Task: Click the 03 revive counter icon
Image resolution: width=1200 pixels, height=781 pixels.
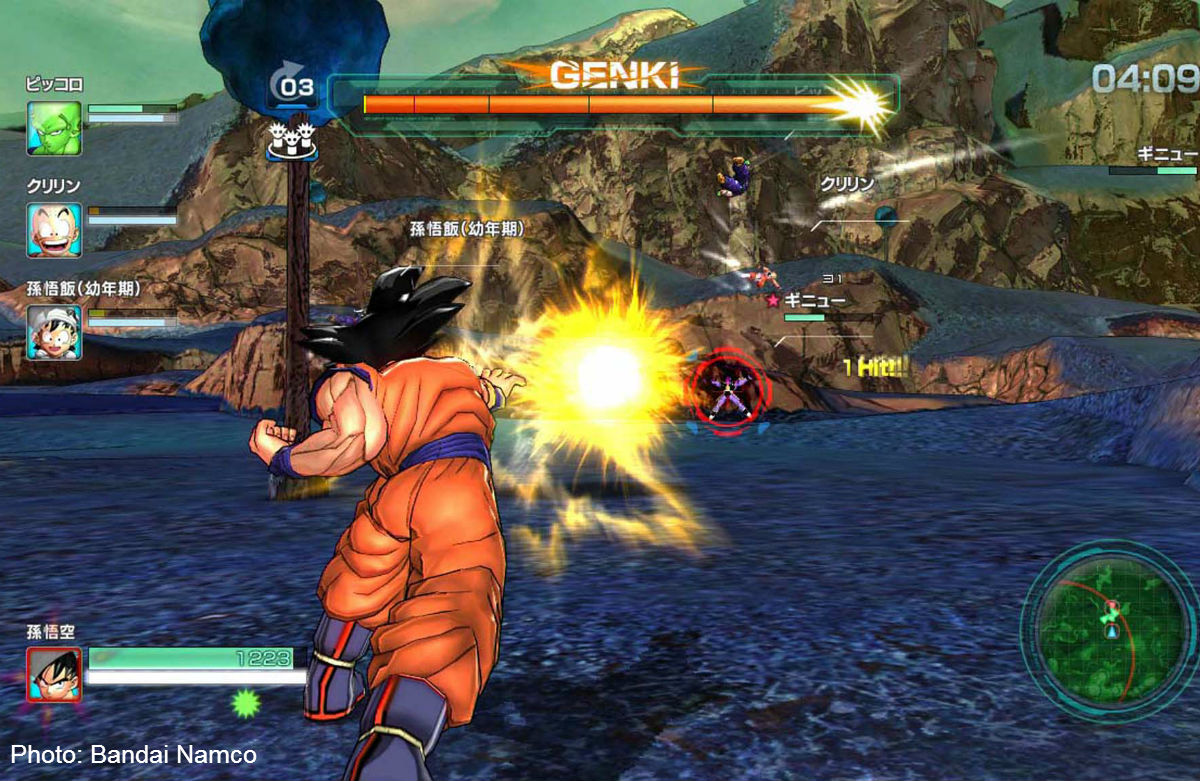Action: coord(292,87)
